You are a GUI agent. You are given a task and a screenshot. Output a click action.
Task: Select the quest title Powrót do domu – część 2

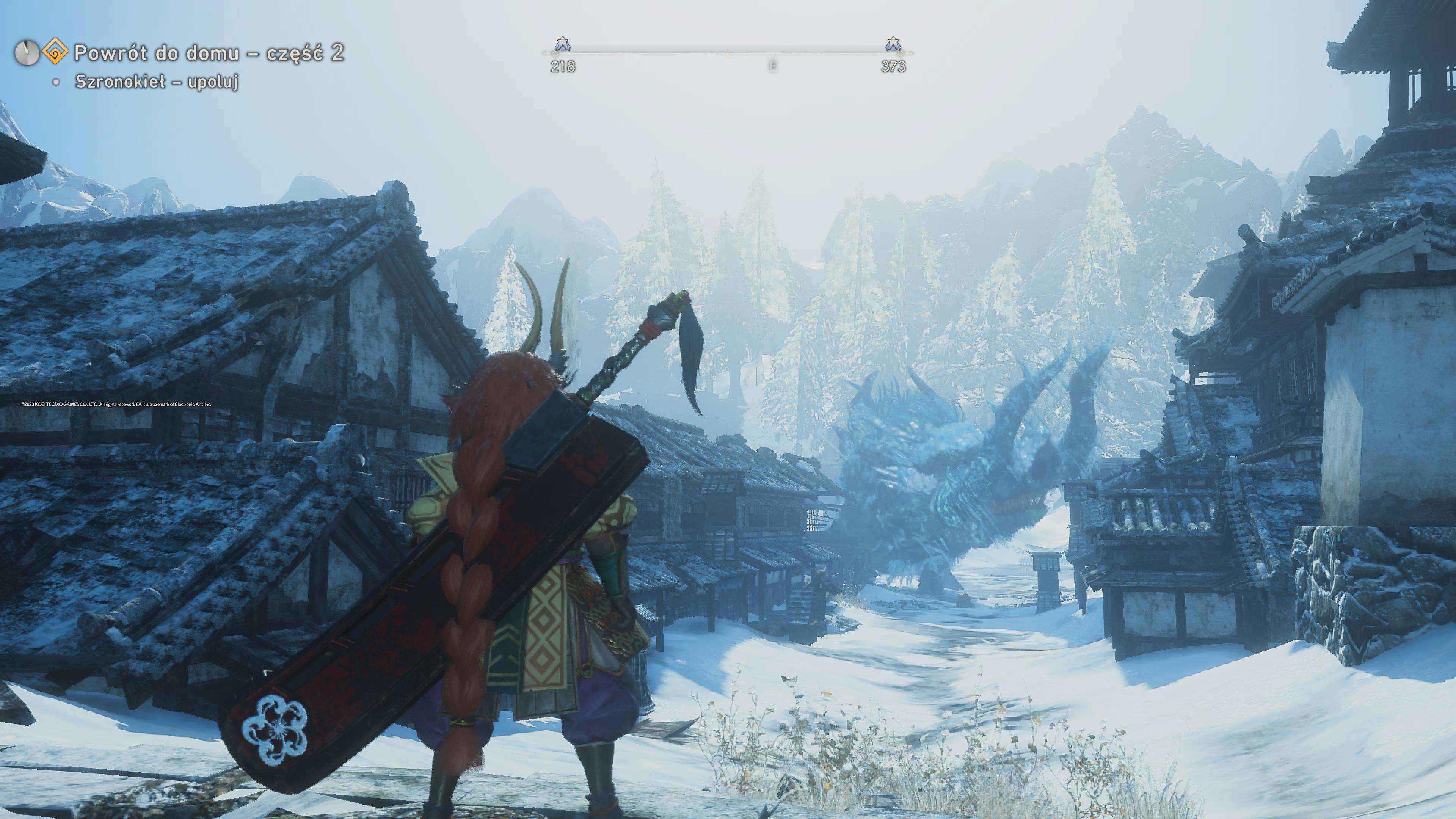coord(209,53)
